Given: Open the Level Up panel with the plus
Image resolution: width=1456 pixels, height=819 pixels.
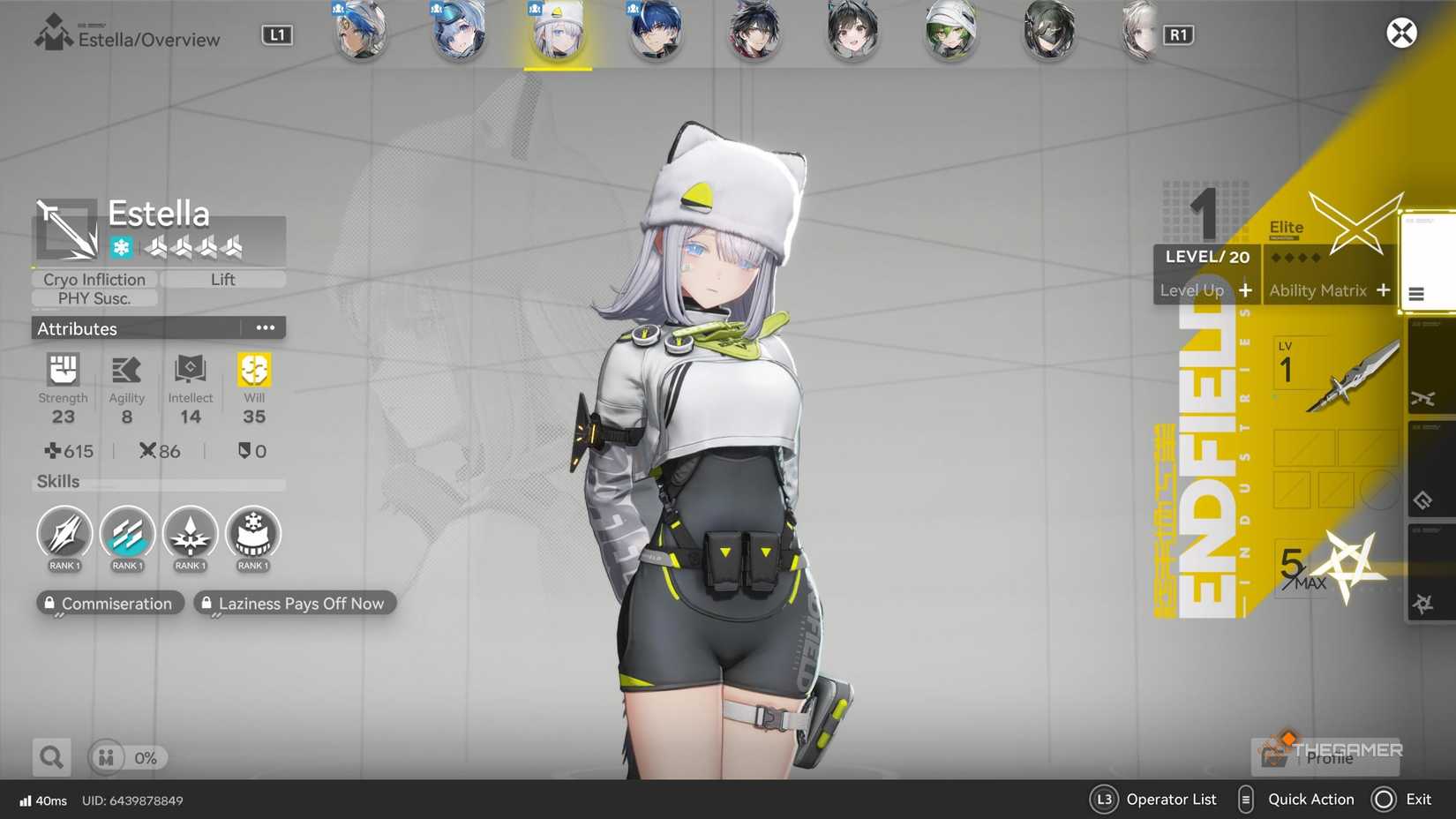Looking at the screenshot, I should coord(1245,289).
